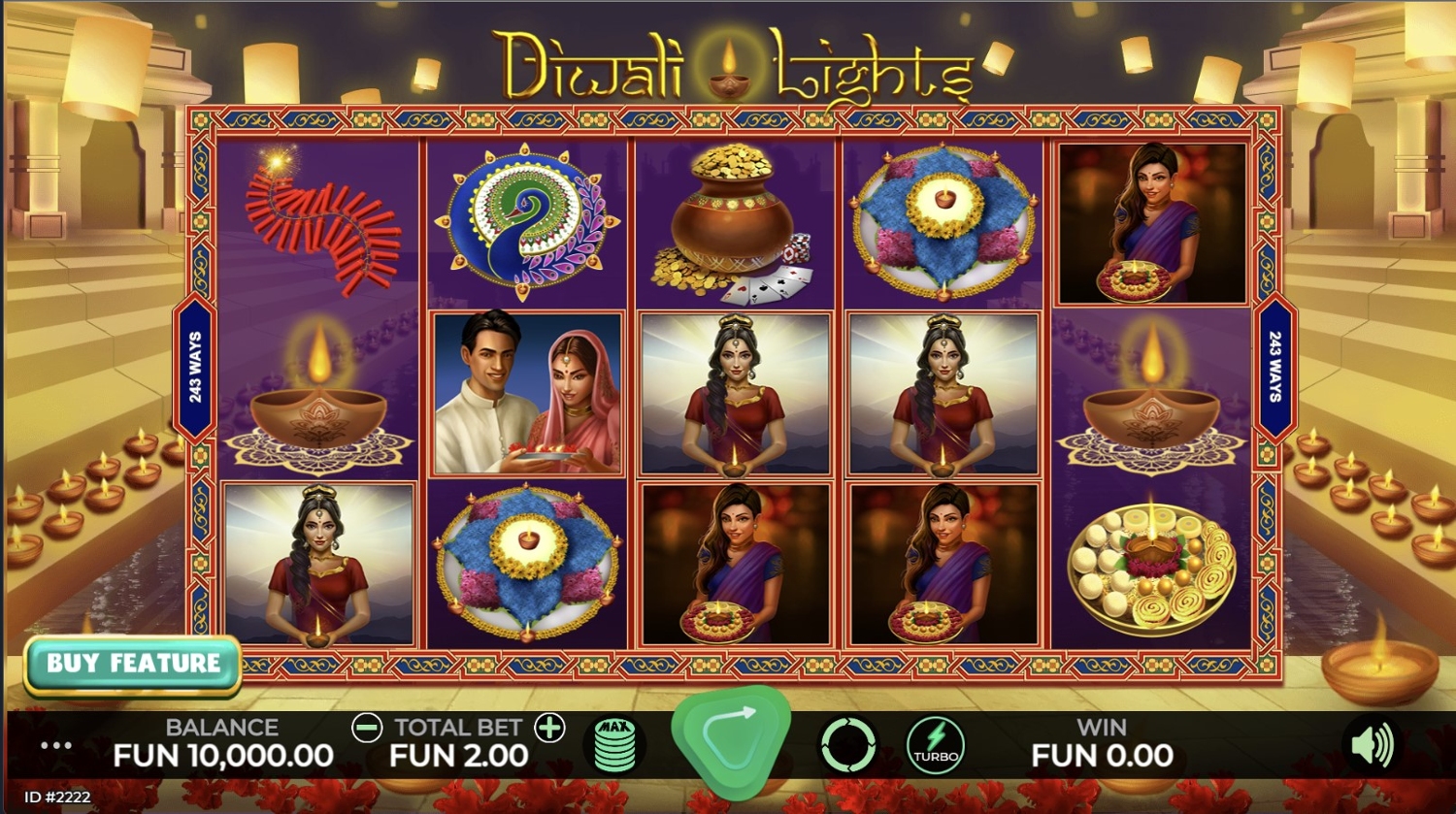This screenshot has height=814, width=1456.
Task: Open the Buy Feature menu
Action: tap(133, 665)
